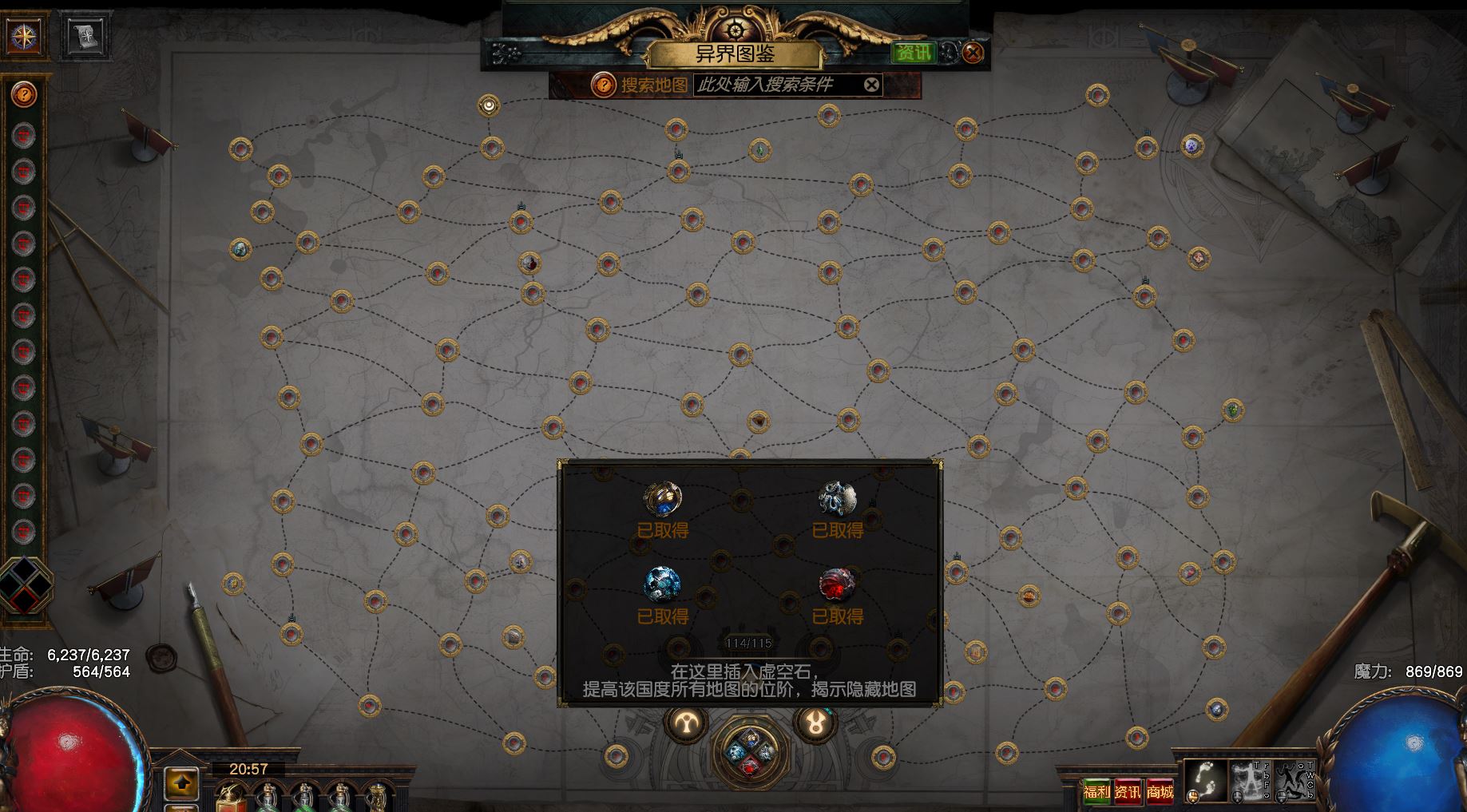Open the central voidstone socket dial
The image size is (1467, 812).
click(x=750, y=751)
